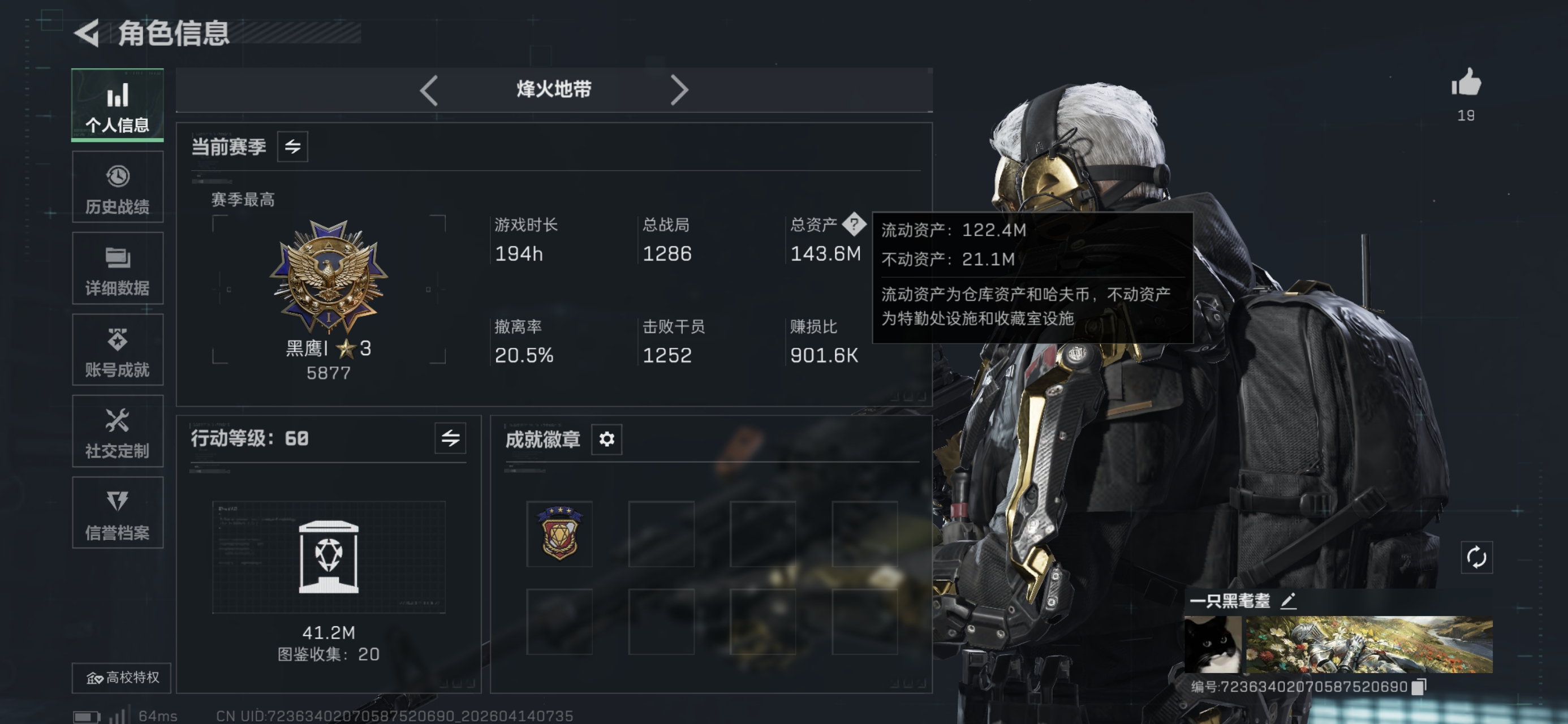Toggle the 当前赛季 display switch icon
This screenshot has width=1568, height=724.
pyautogui.click(x=292, y=146)
